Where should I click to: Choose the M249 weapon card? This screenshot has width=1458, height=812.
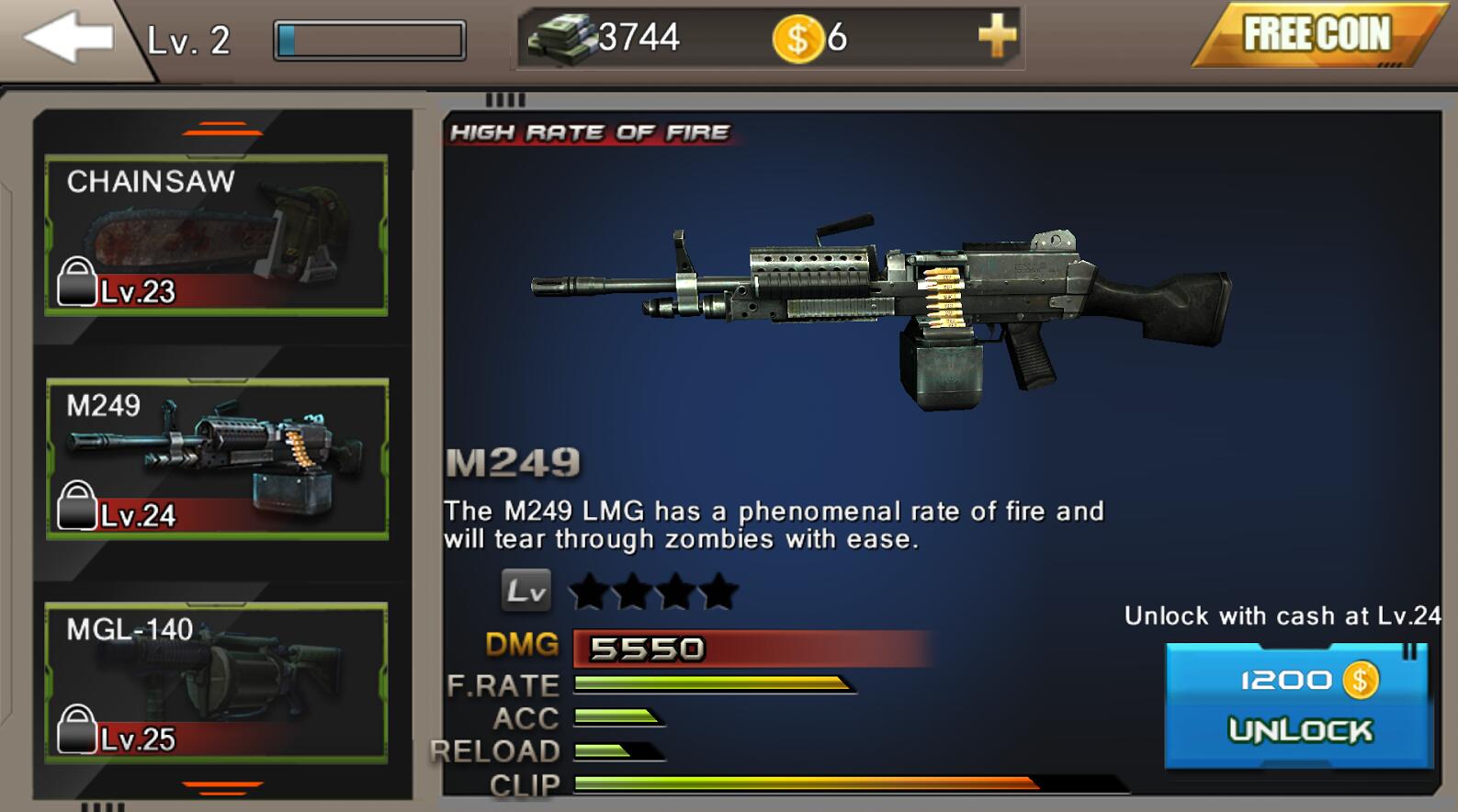(217, 458)
